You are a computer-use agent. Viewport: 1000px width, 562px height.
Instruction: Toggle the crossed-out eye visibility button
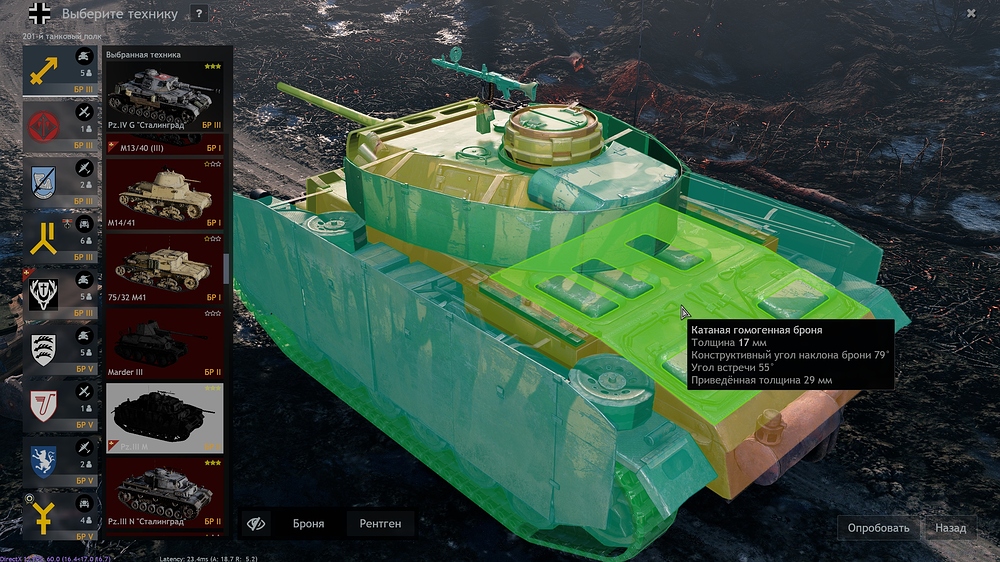257,523
